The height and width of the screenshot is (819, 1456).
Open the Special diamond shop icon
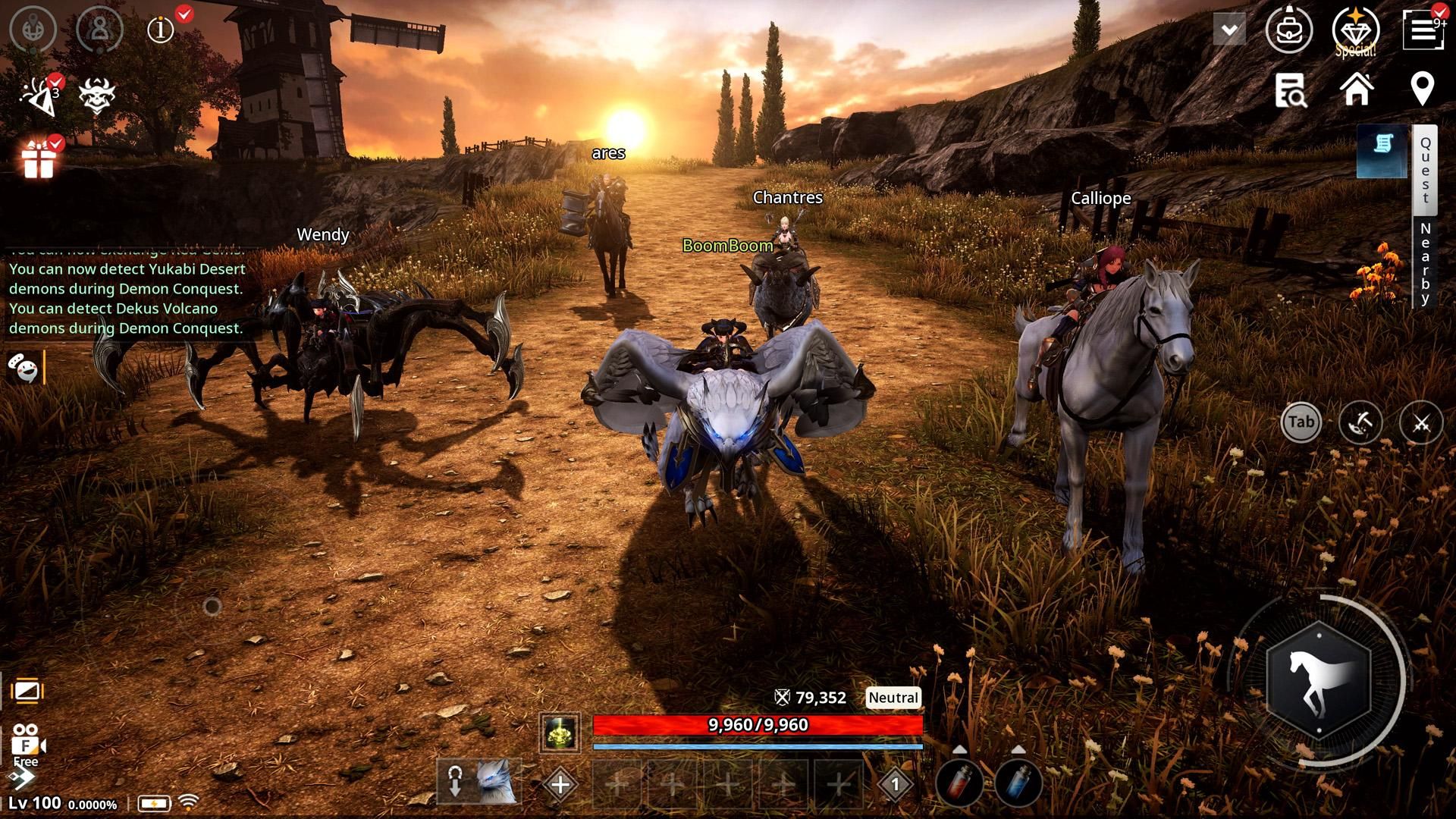pyautogui.click(x=1355, y=30)
